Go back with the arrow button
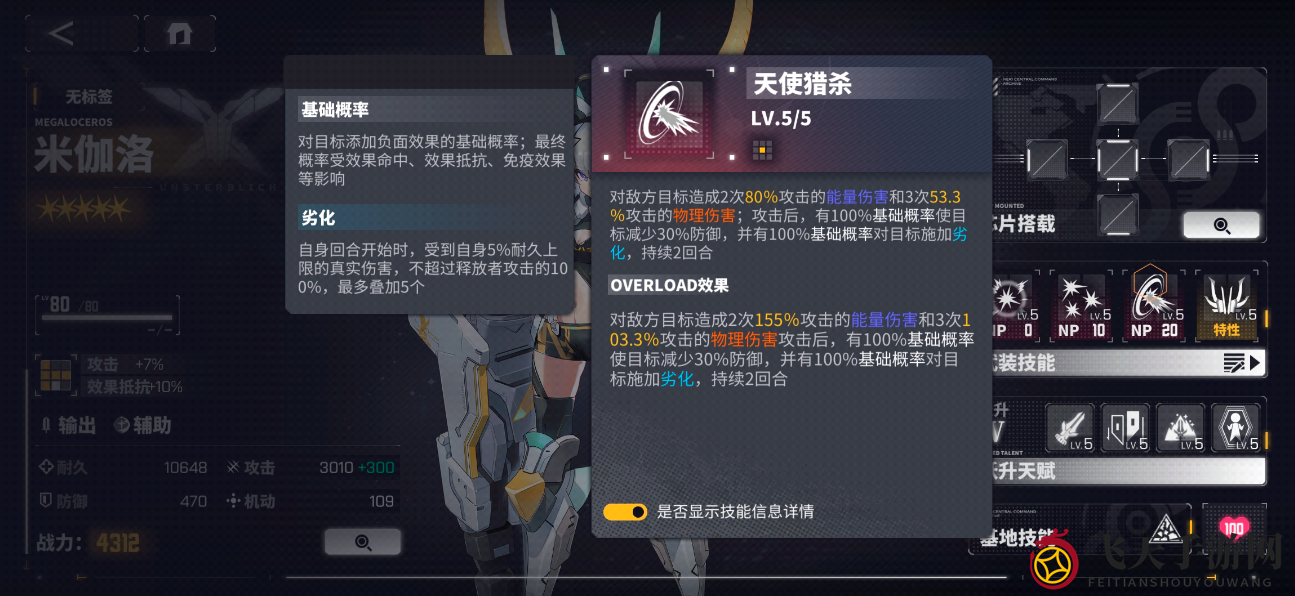Viewport: 1295px width, 596px height. click(62, 33)
